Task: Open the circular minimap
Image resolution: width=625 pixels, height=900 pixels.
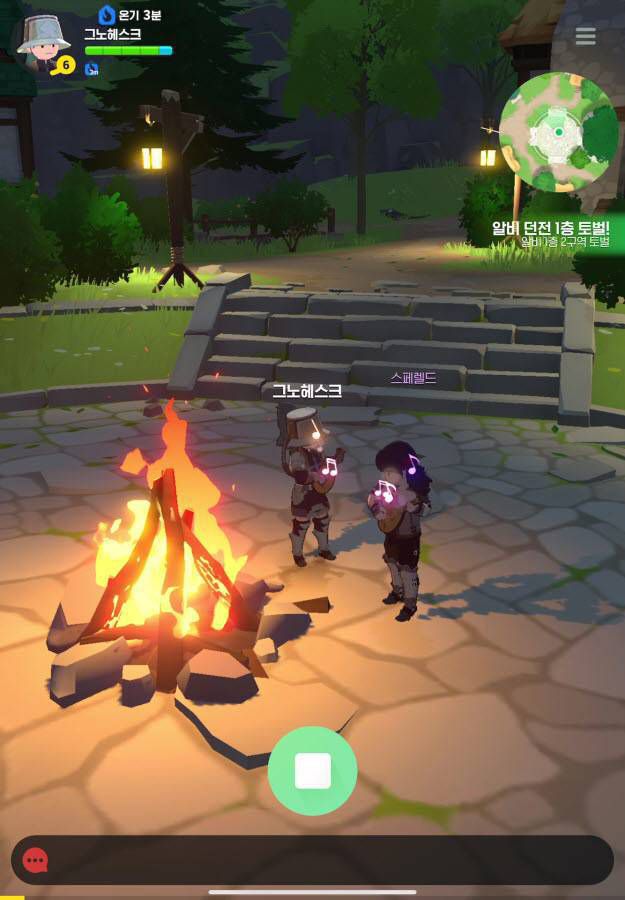Action: pos(558,132)
